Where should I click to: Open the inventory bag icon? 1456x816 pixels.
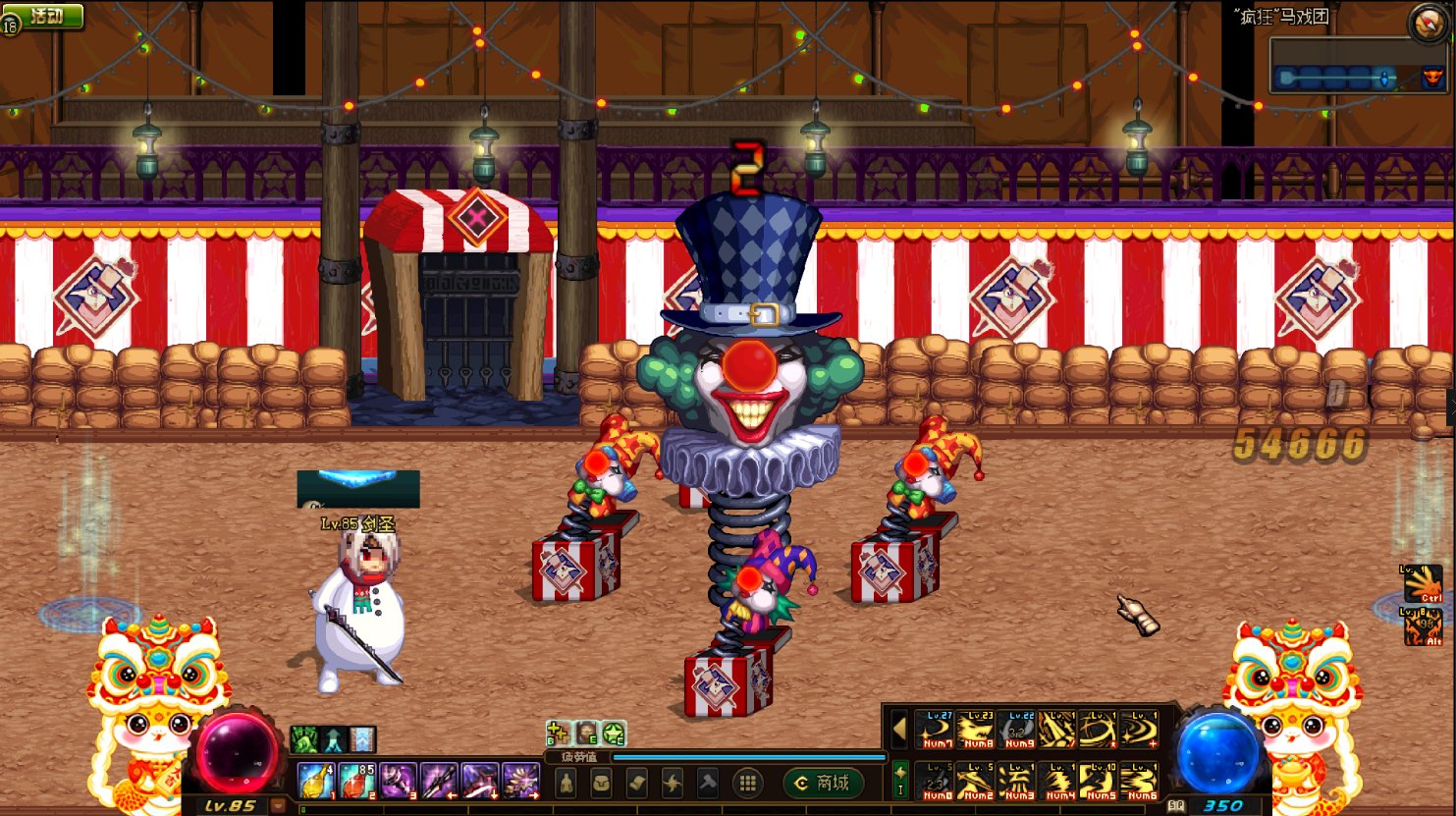601,783
